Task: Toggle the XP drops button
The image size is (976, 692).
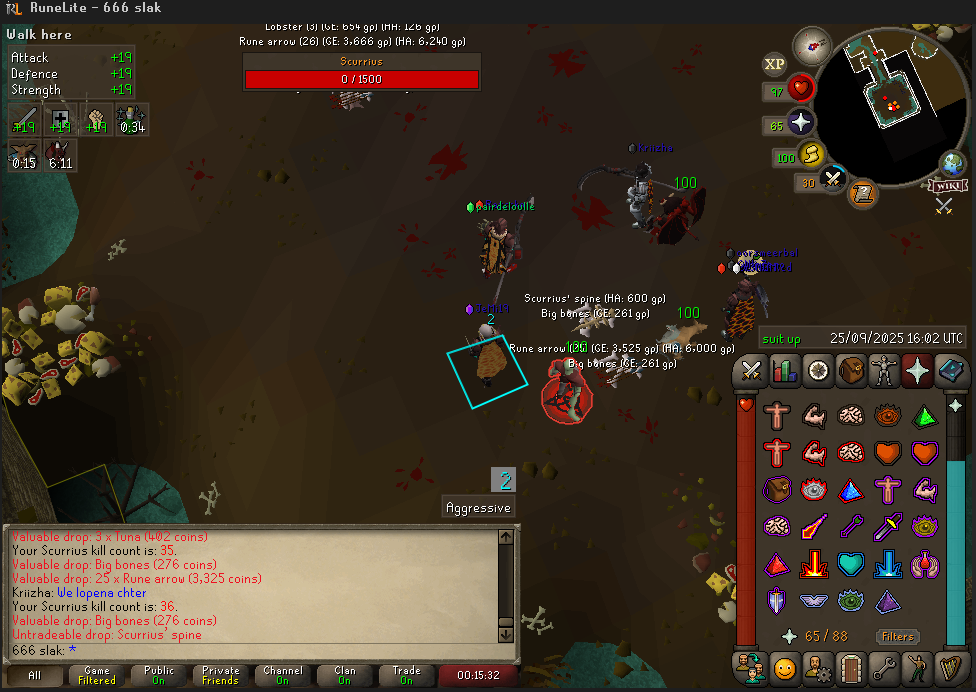Action: (775, 64)
